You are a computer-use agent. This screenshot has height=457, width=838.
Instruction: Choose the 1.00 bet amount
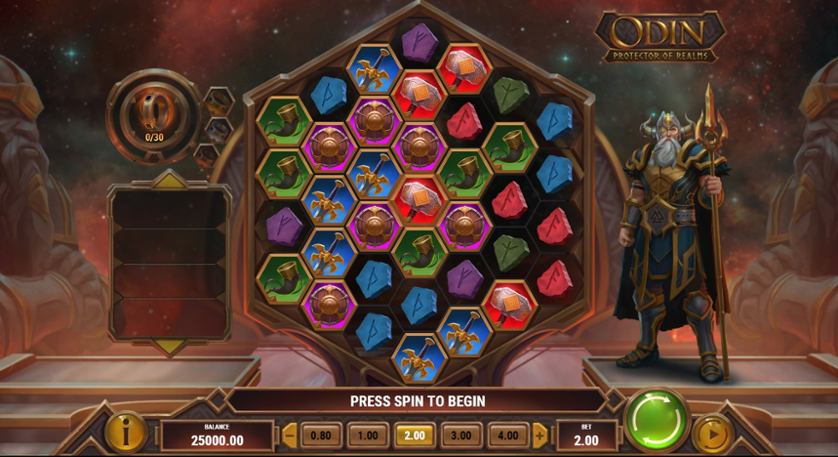coord(367,435)
